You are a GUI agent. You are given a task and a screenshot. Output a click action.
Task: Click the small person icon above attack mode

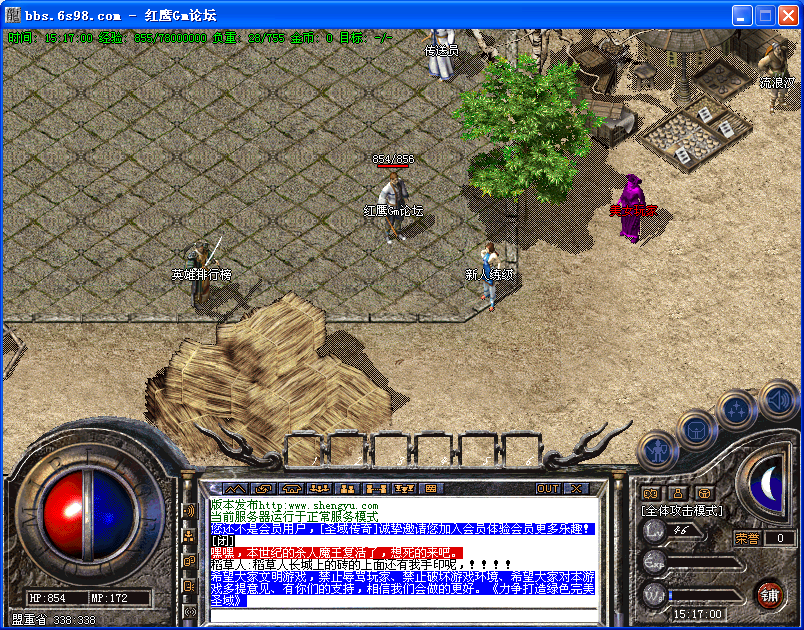pos(677,492)
